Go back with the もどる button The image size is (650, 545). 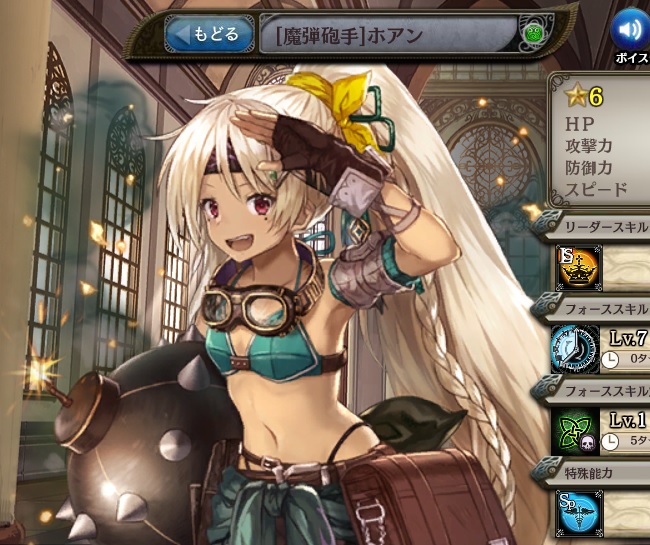tap(208, 35)
